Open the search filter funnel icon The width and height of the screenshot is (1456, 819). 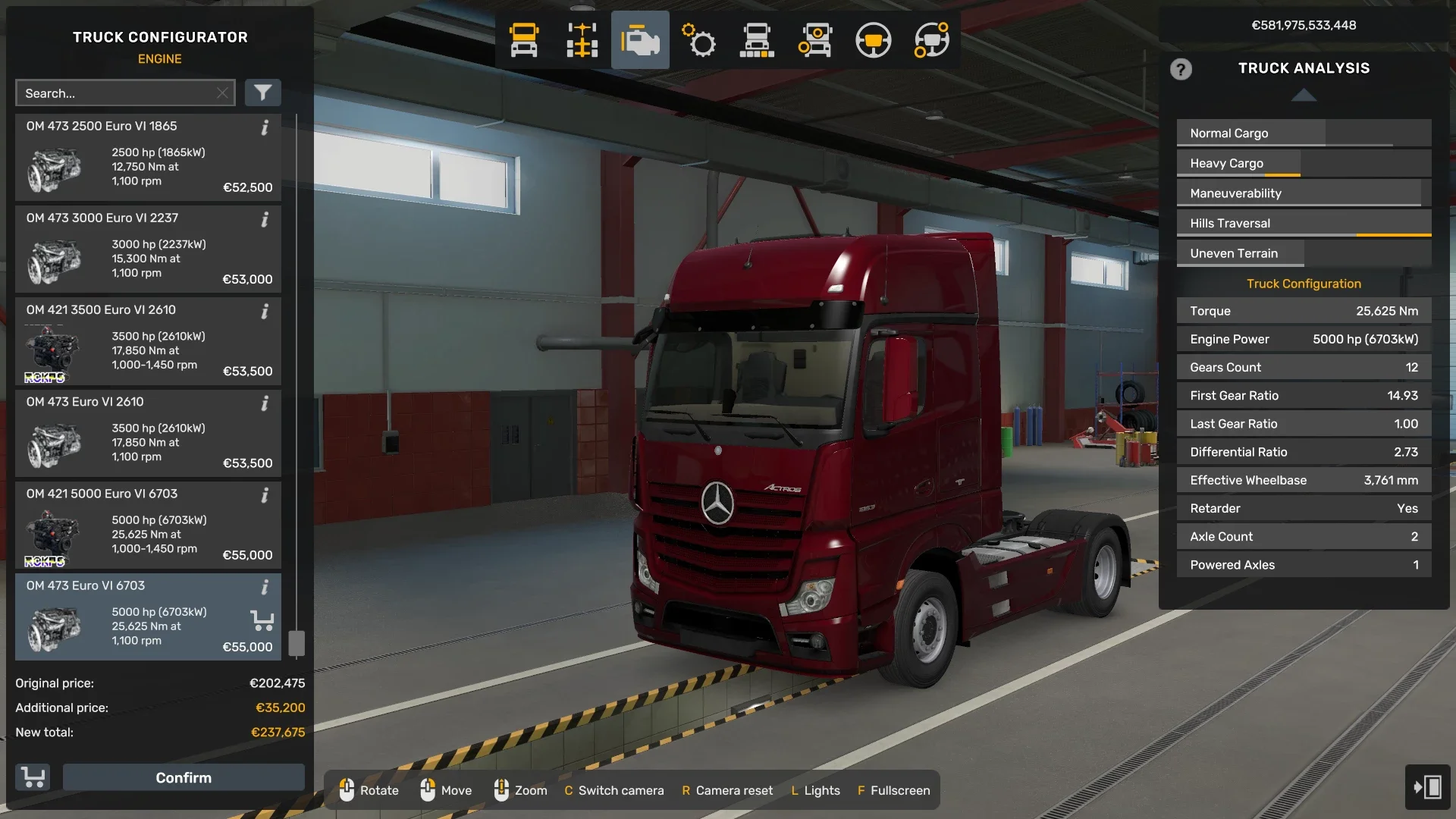coord(263,93)
